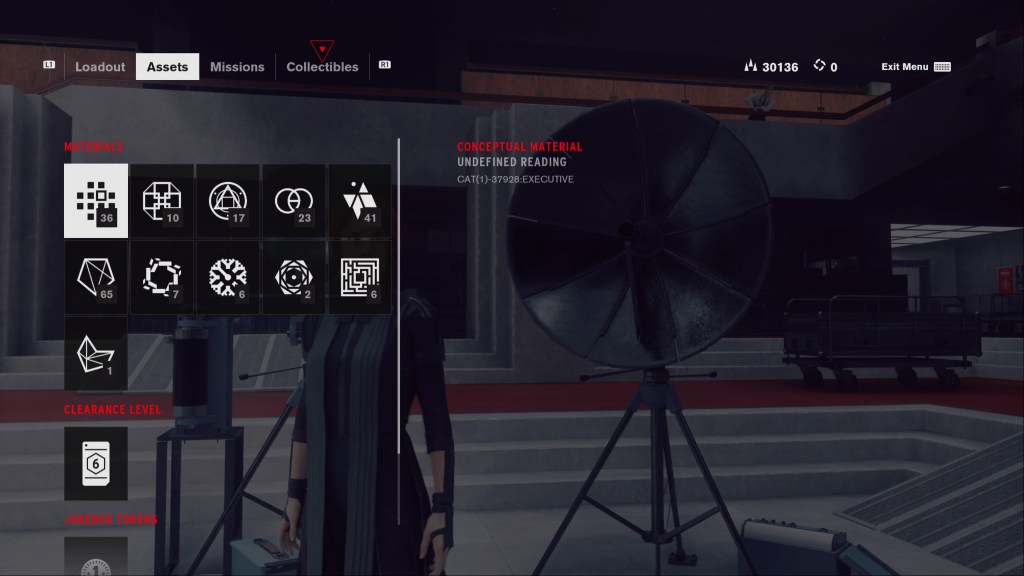The height and width of the screenshot is (576, 1024).
Task: Pick the overlapping circles material with 23
Action: (294, 201)
